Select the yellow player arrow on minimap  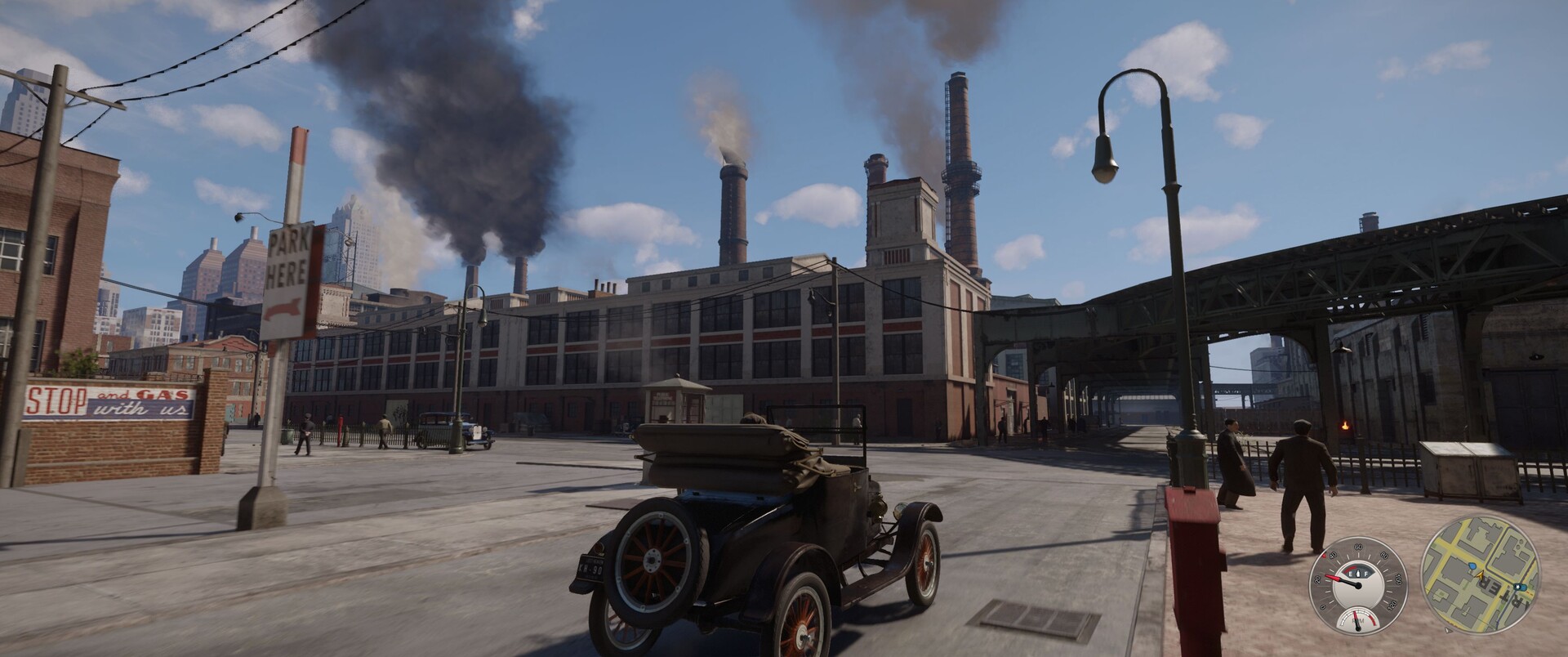(1481, 575)
